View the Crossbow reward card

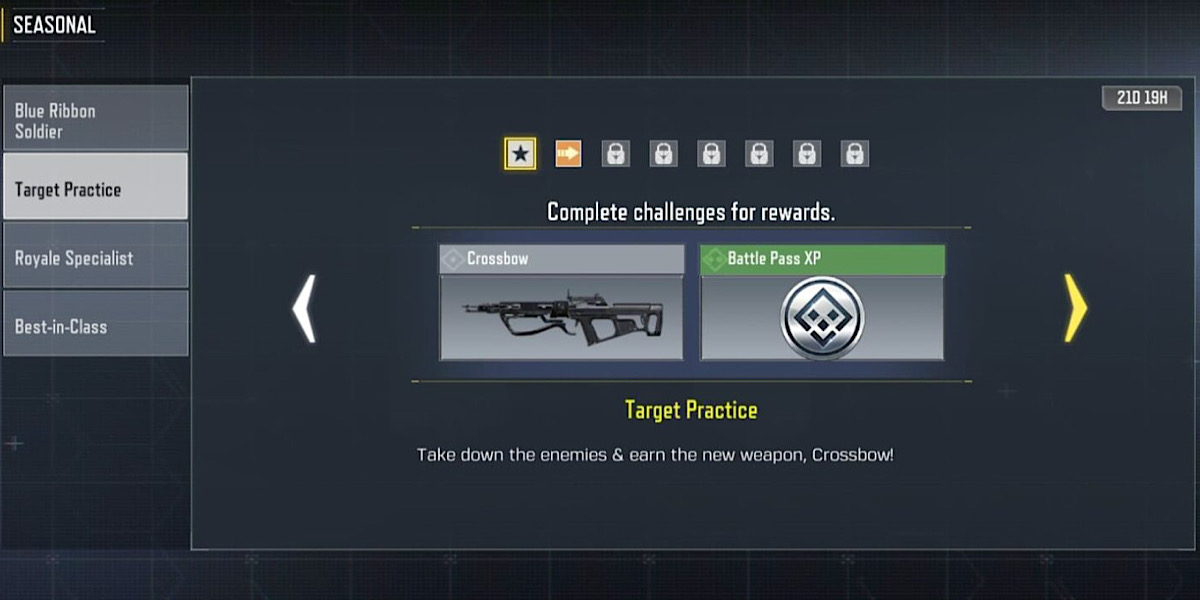pyautogui.click(x=561, y=303)
